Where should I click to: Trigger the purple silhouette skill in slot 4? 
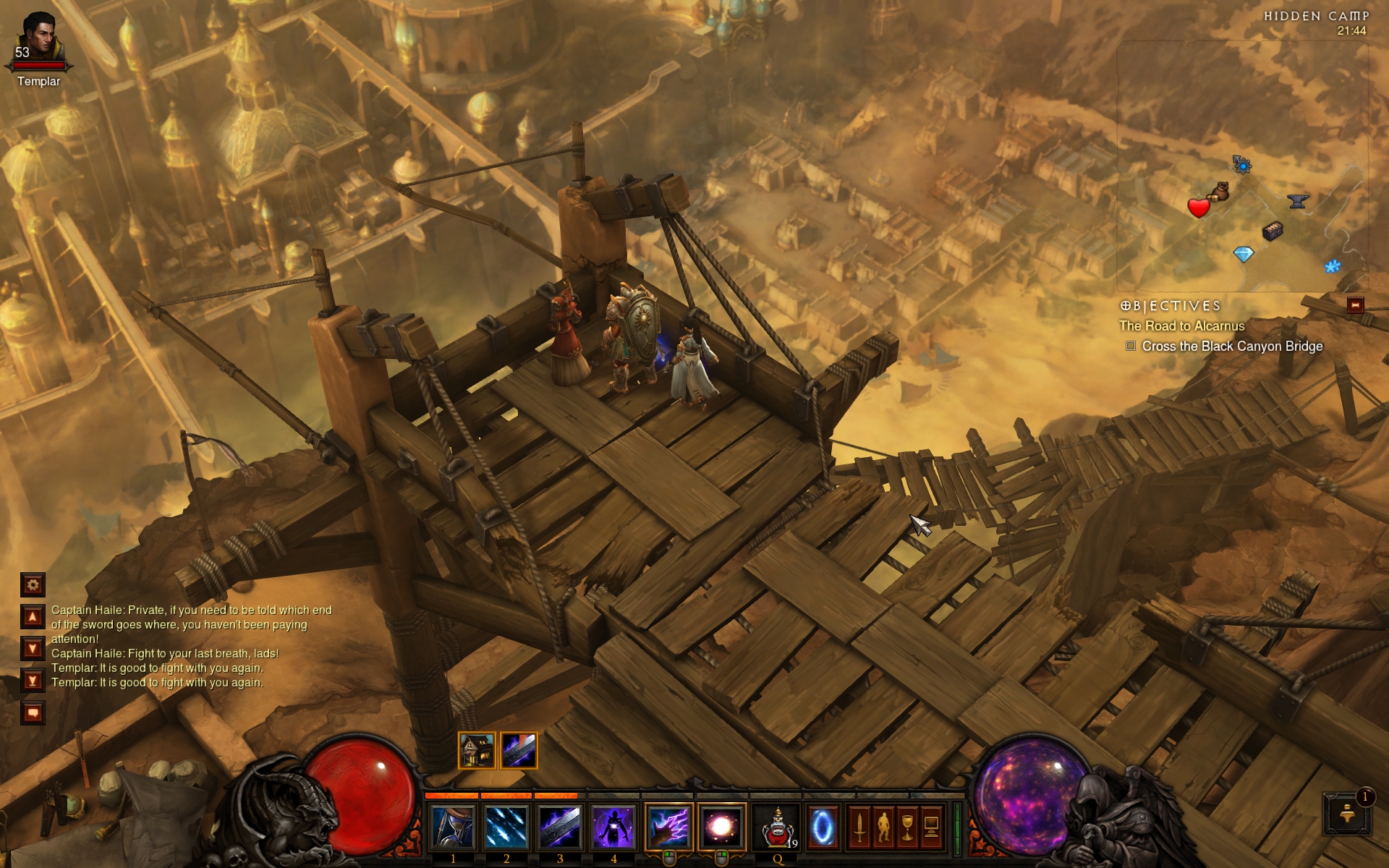[613, 827]
